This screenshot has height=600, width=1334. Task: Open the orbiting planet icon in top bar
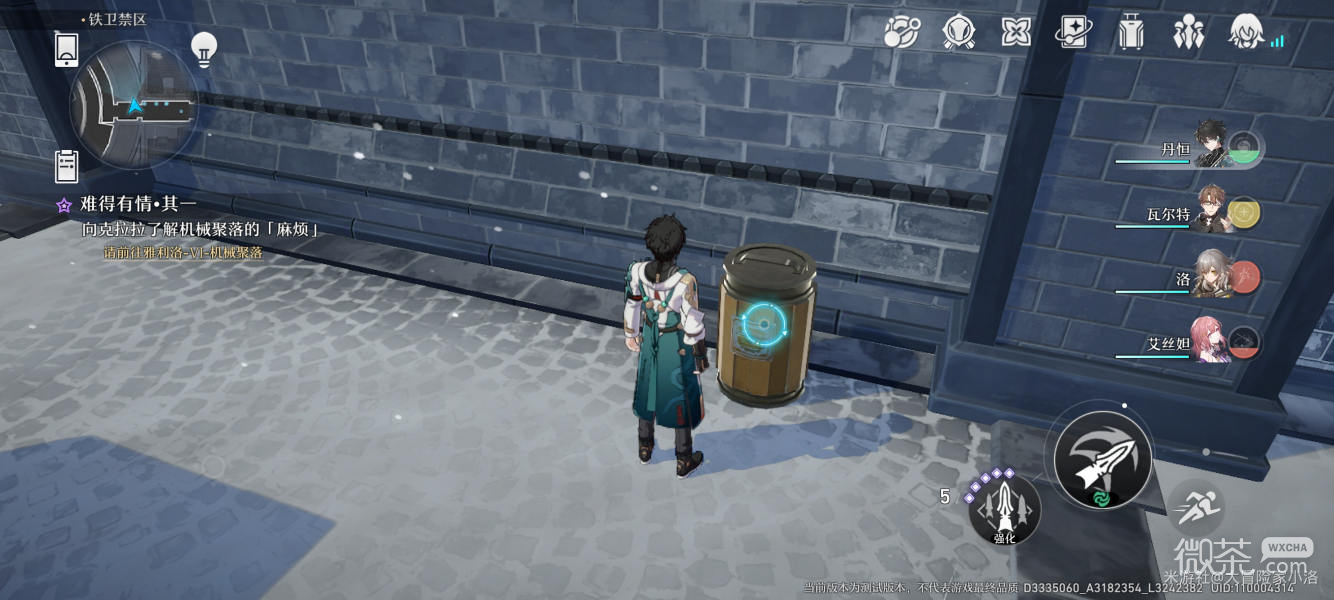(901, 32)
